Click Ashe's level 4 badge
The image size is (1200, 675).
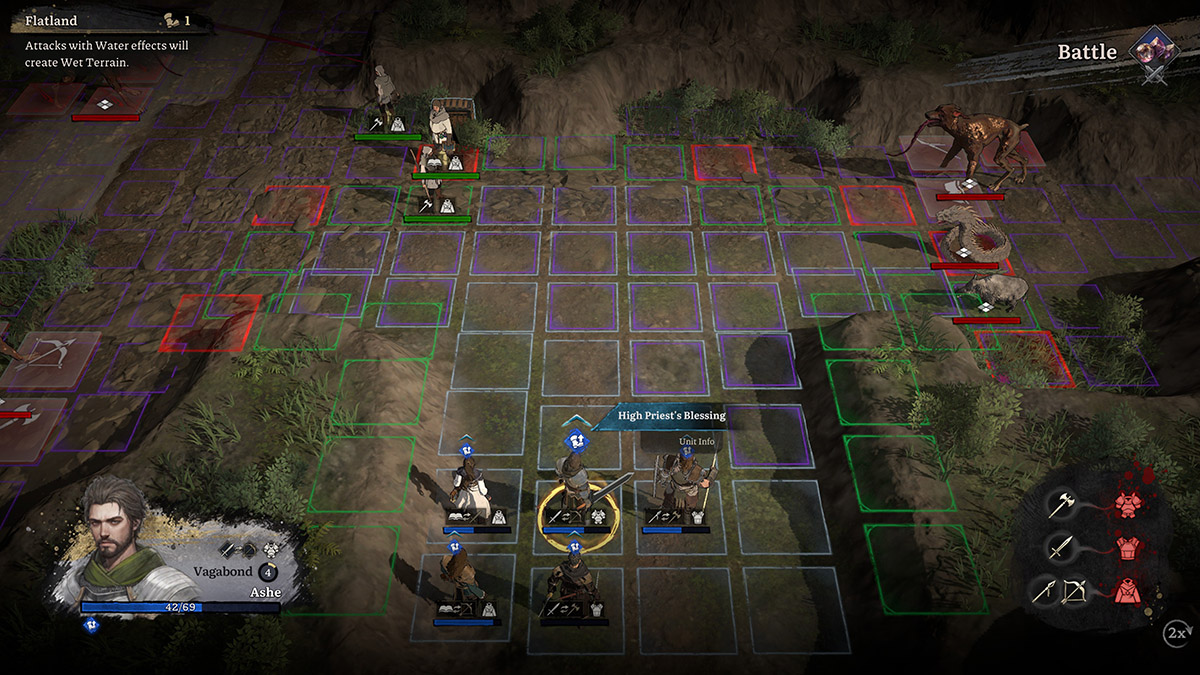(x=268, y=572)
